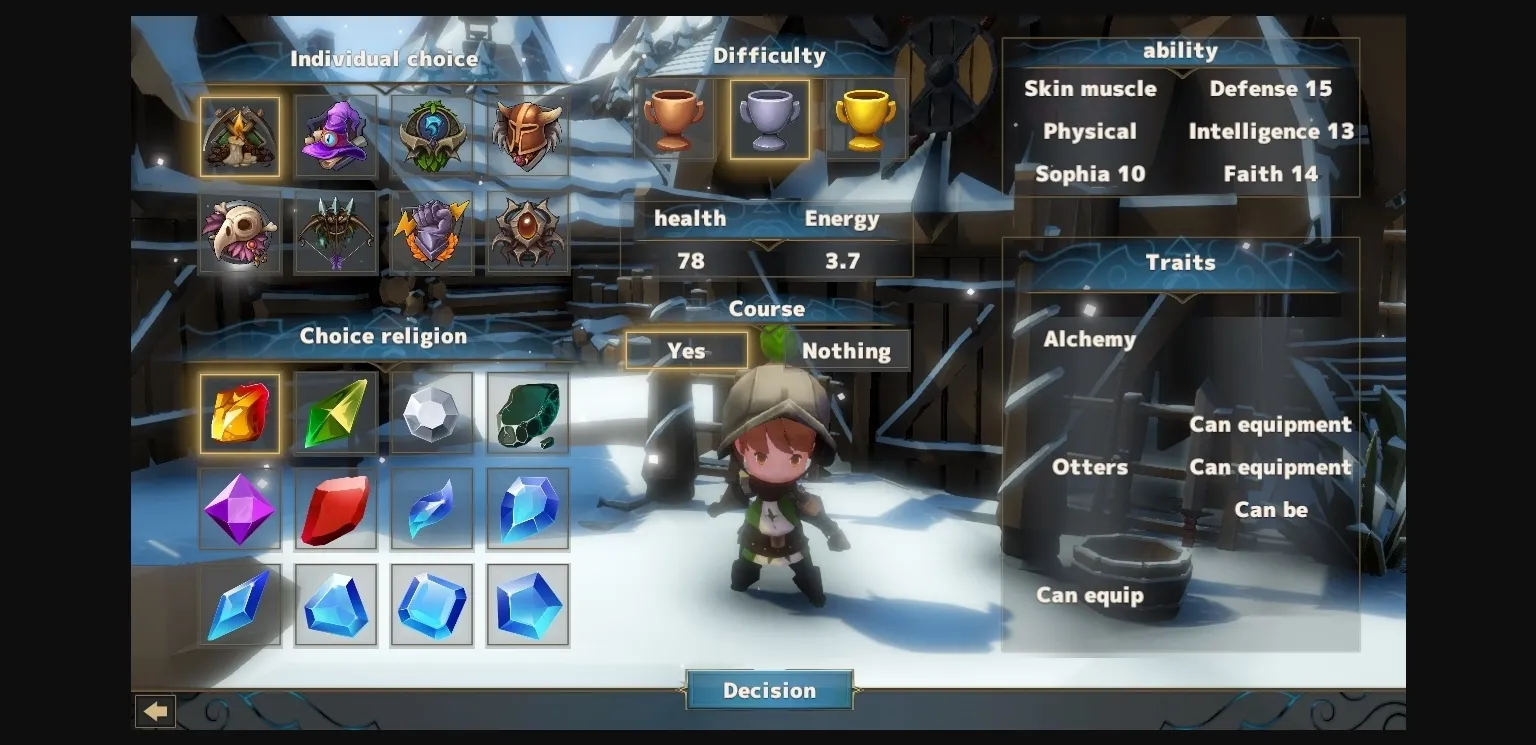Select the crossbow class icon
The width and height of the screenshot is (1536, 745).
point(336,232)
